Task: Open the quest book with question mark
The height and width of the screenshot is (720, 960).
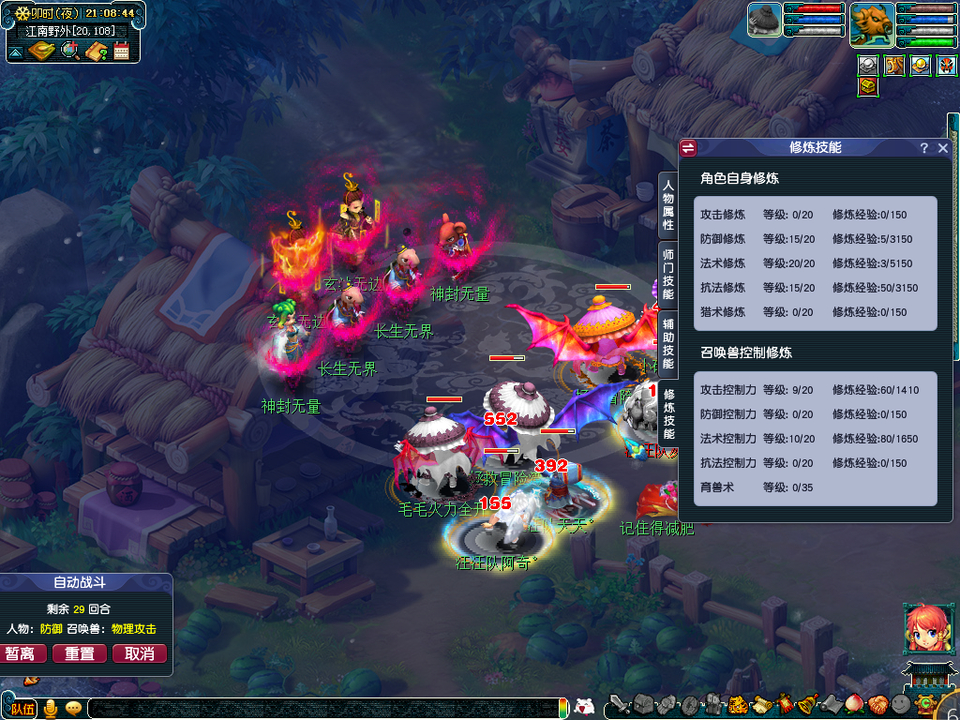Action: pos(97,51)
